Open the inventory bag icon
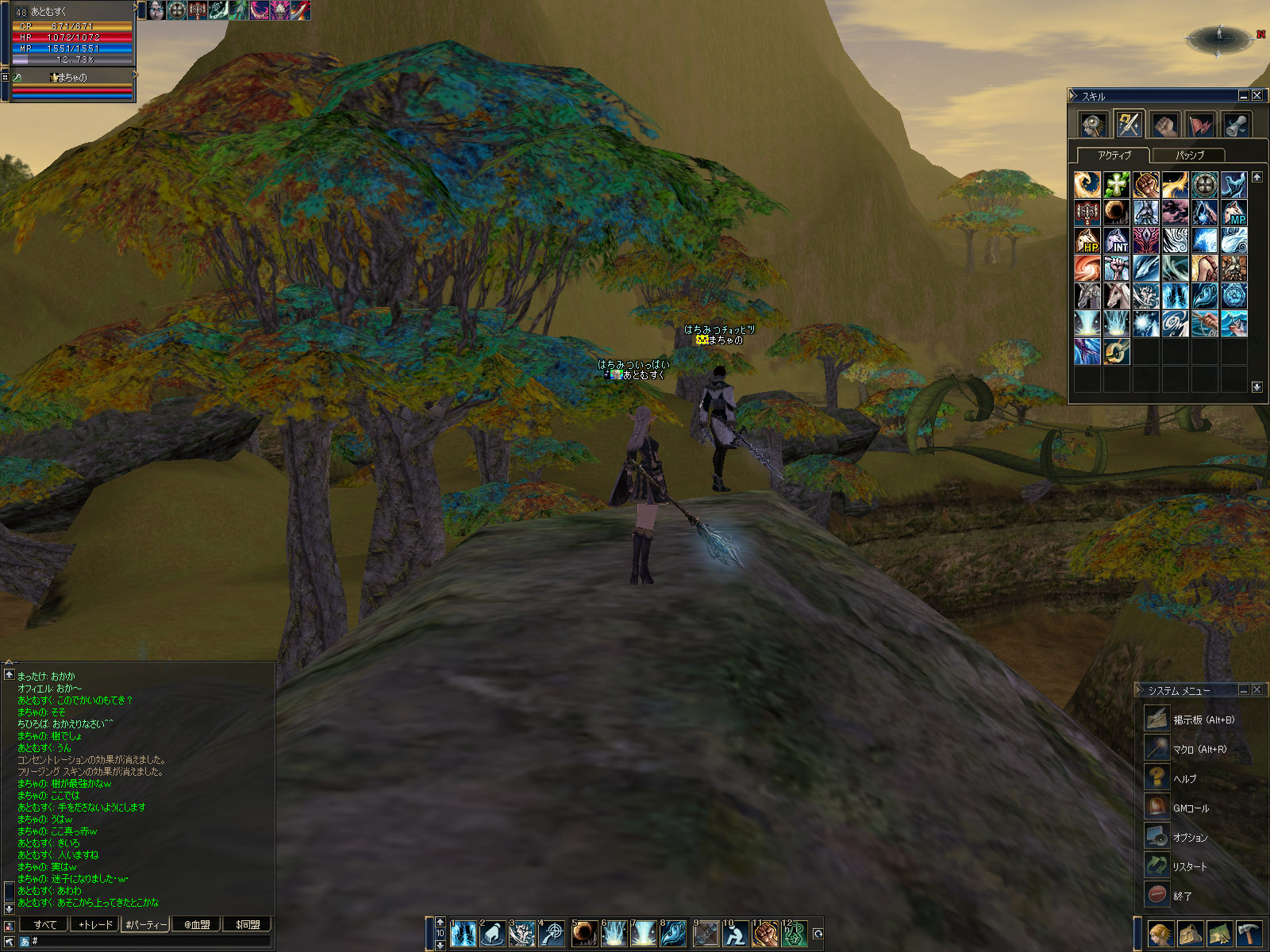The width and height of the screenshot is (1270, 952). [x=1191, y=934]
